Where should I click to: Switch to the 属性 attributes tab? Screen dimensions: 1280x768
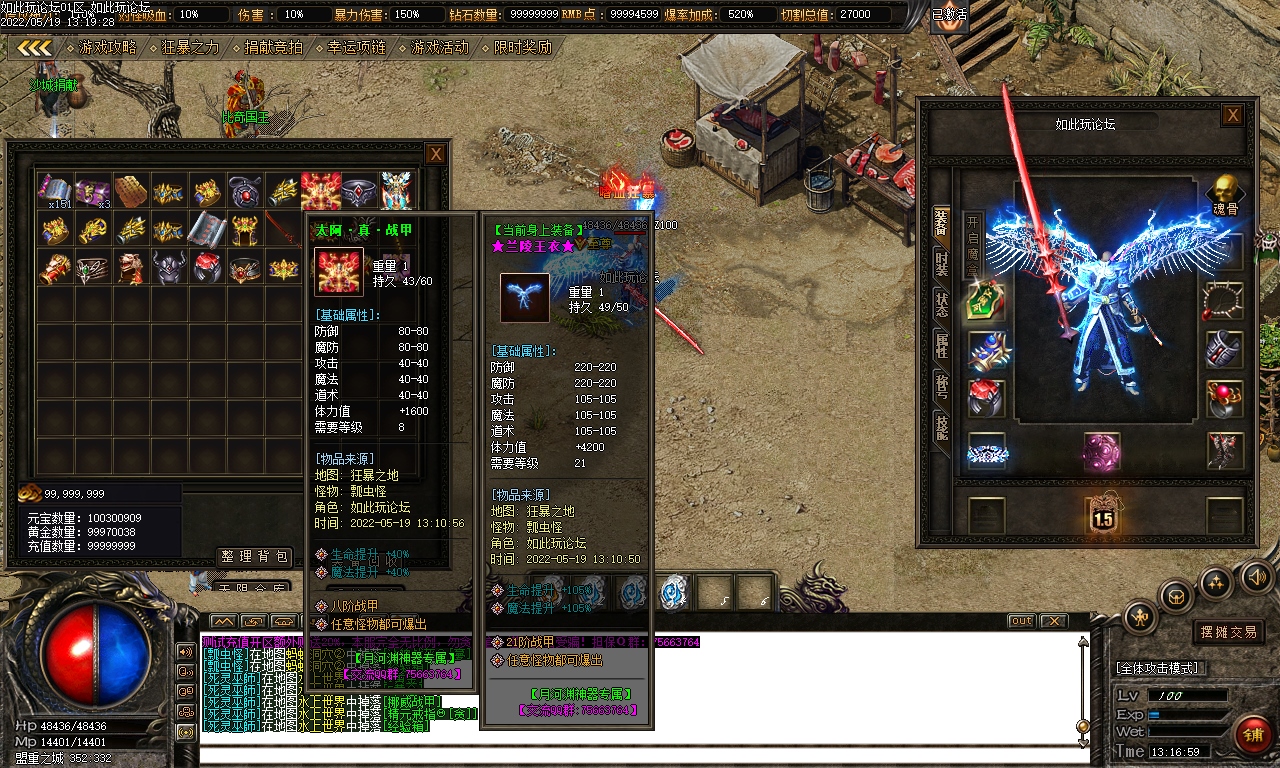[x=941, y=345]
